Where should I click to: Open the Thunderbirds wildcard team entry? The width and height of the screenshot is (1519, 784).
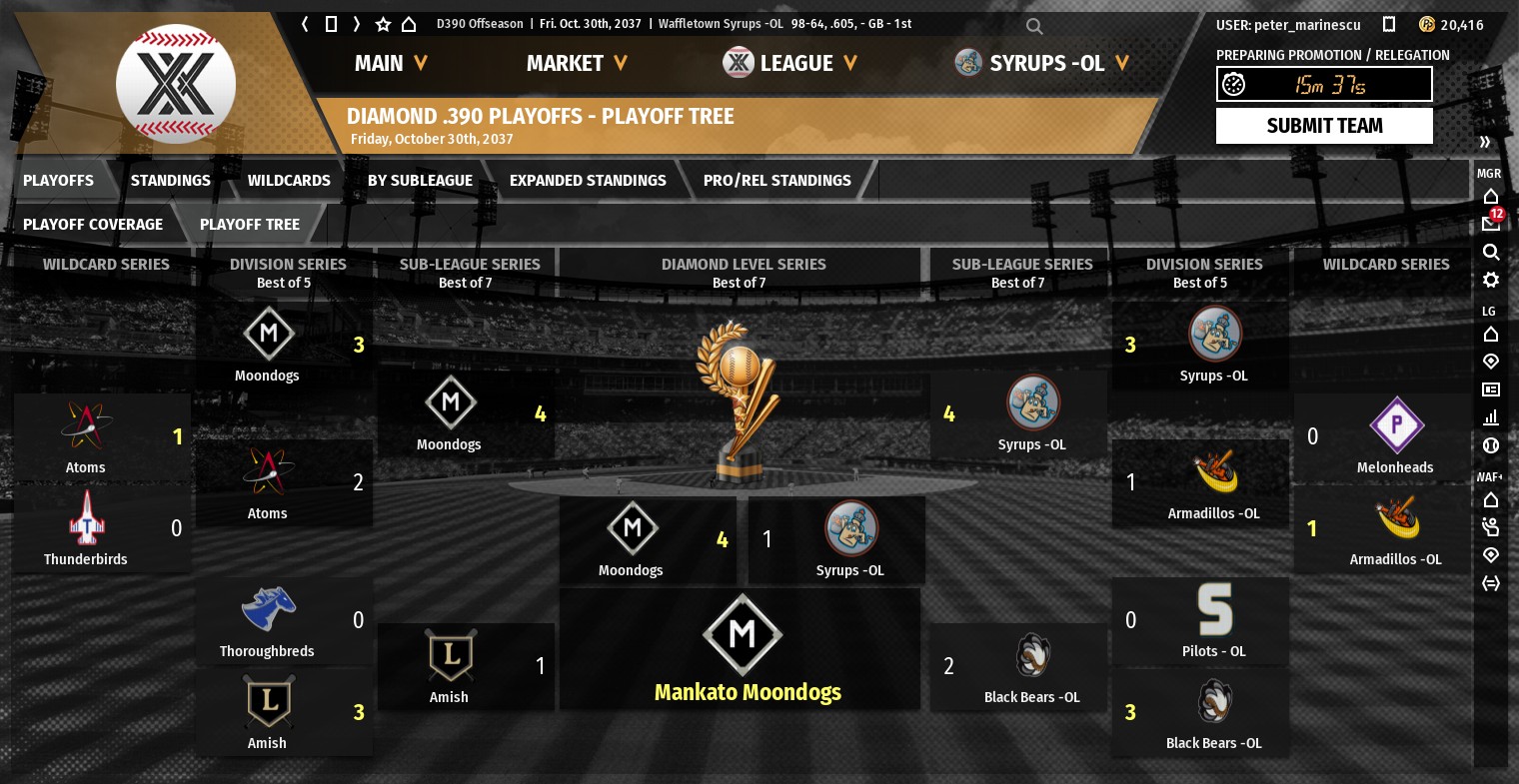point(86,529)
